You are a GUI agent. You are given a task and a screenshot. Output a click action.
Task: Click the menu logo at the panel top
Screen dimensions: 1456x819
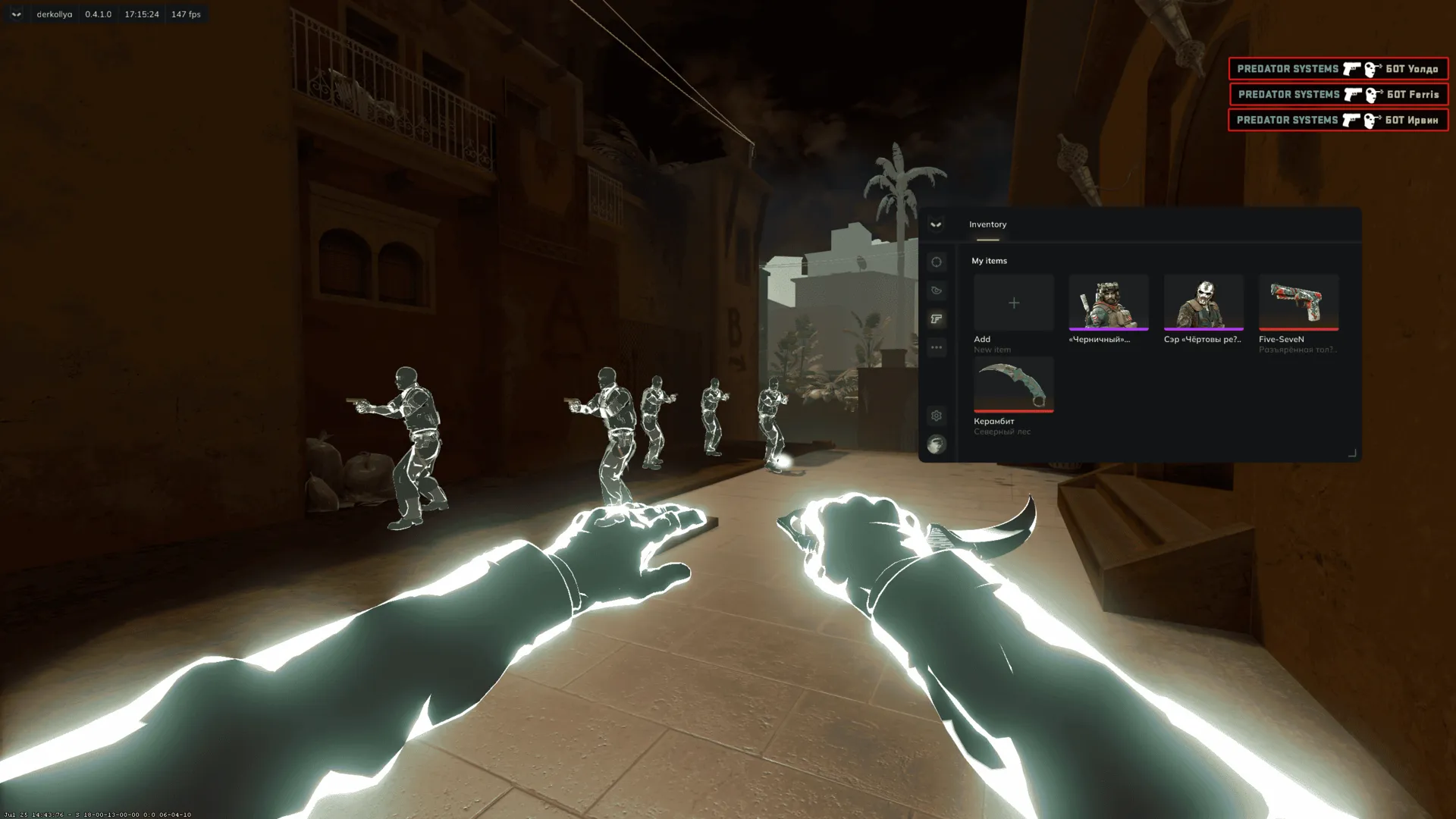click(x=936, y=224)
